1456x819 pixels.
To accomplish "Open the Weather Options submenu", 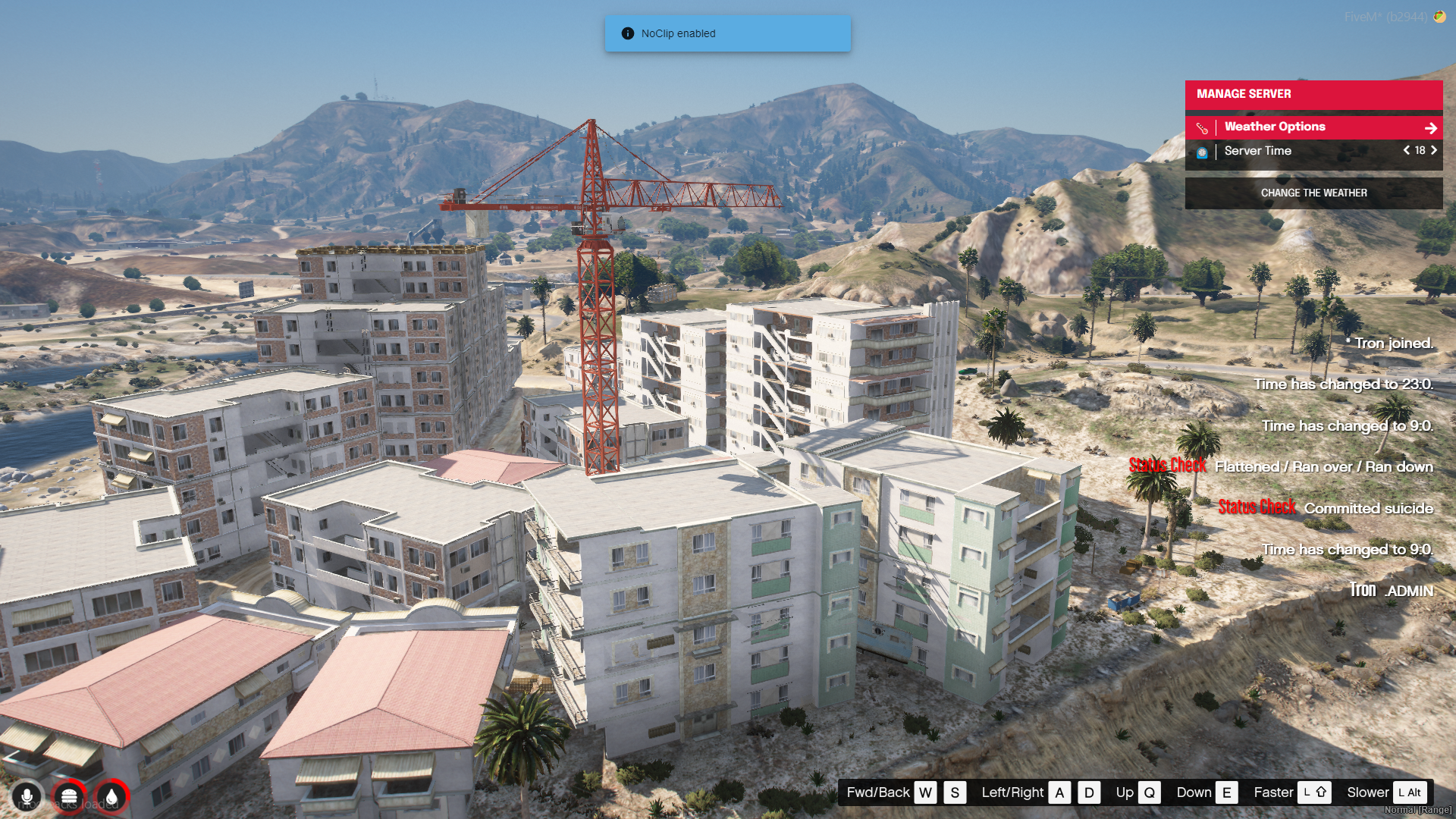I will [1313, 127].
